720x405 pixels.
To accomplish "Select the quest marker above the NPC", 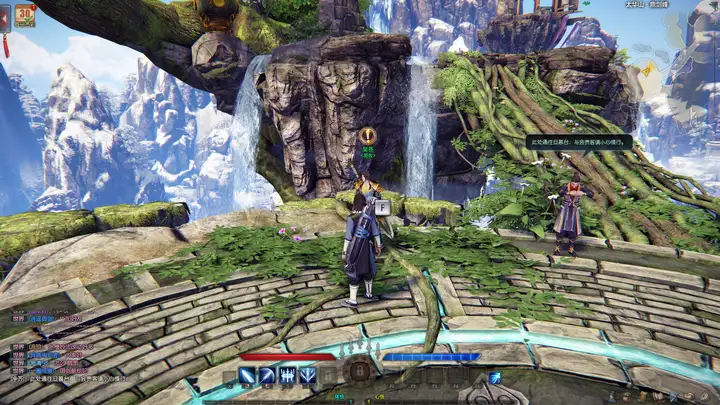I will tap(368, 135).
